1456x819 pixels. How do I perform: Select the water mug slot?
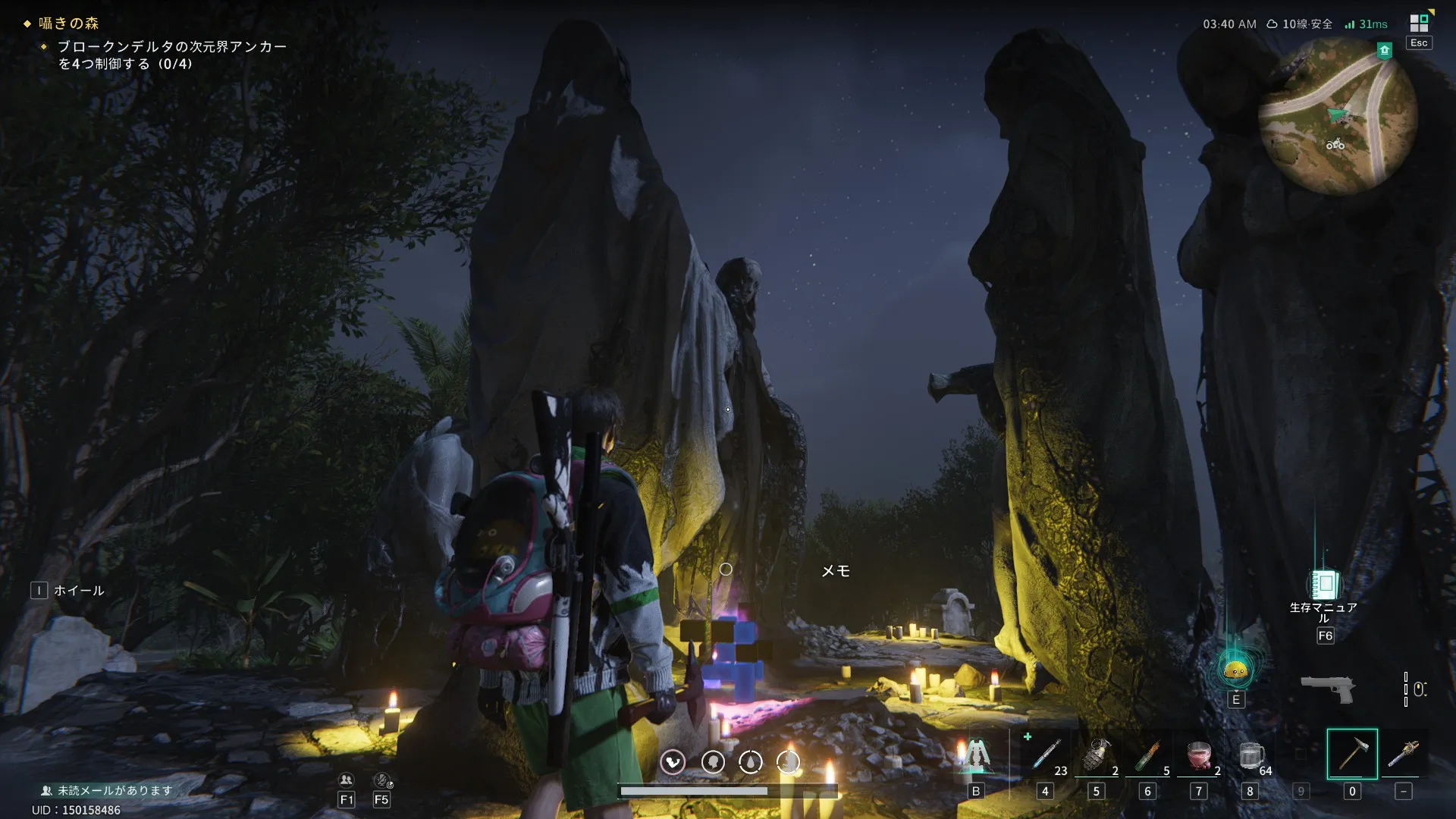pos(1250,755)
